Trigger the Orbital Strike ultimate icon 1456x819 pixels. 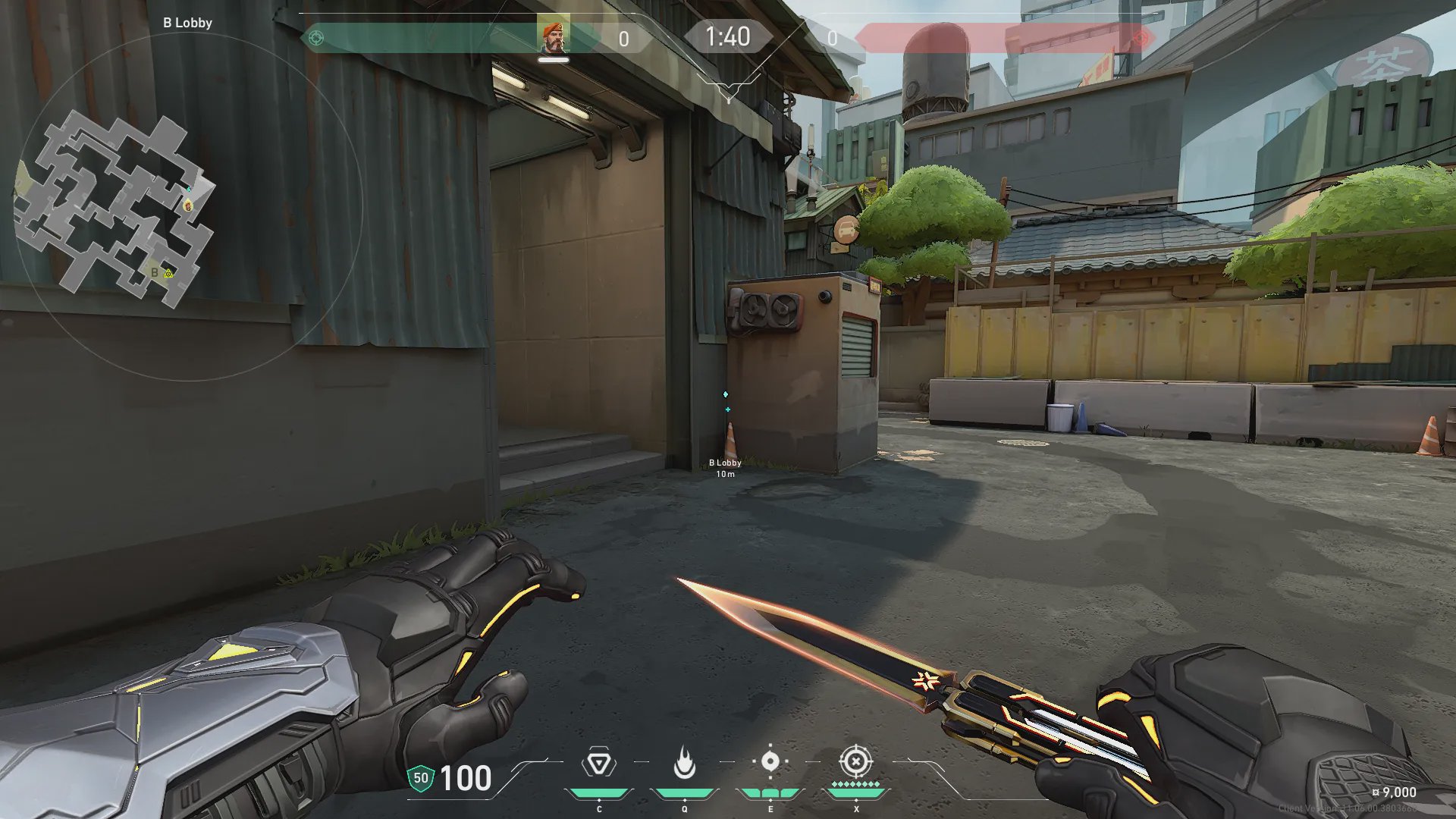[x=855, y=761]
